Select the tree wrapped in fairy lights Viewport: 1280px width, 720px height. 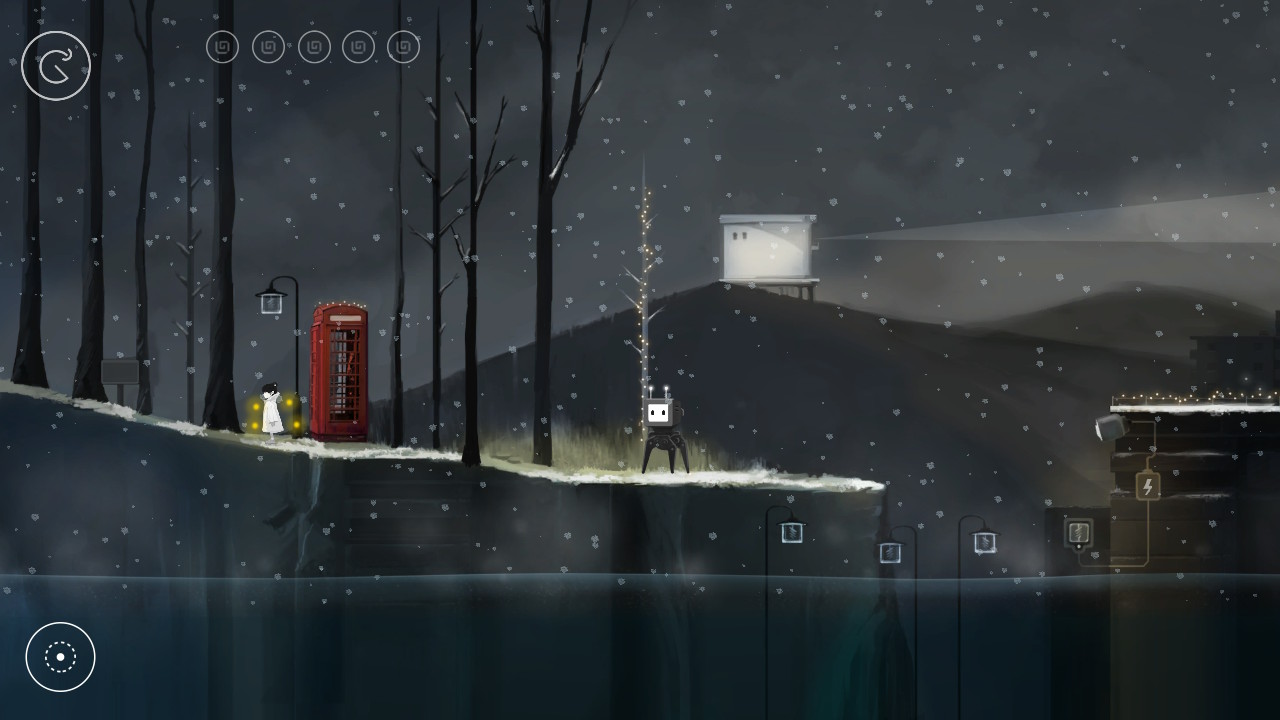click(x=643, y=300)
